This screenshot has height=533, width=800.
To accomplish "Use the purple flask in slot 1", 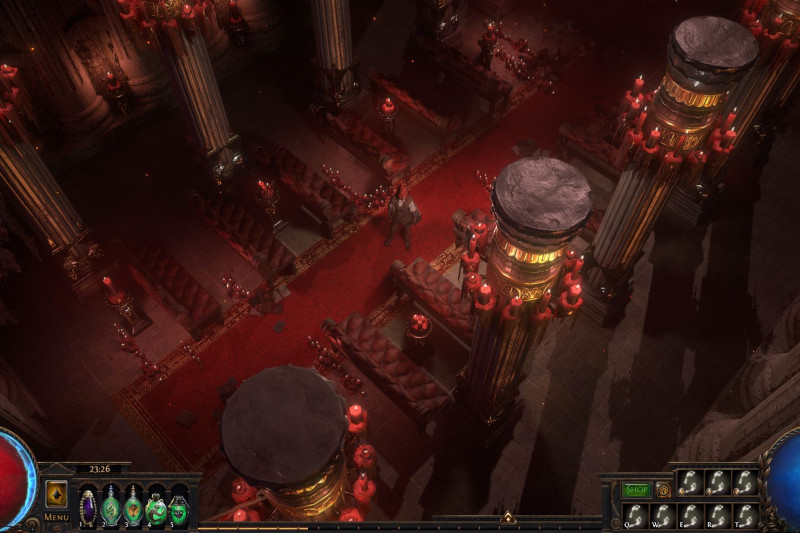I will click(88, 505).
